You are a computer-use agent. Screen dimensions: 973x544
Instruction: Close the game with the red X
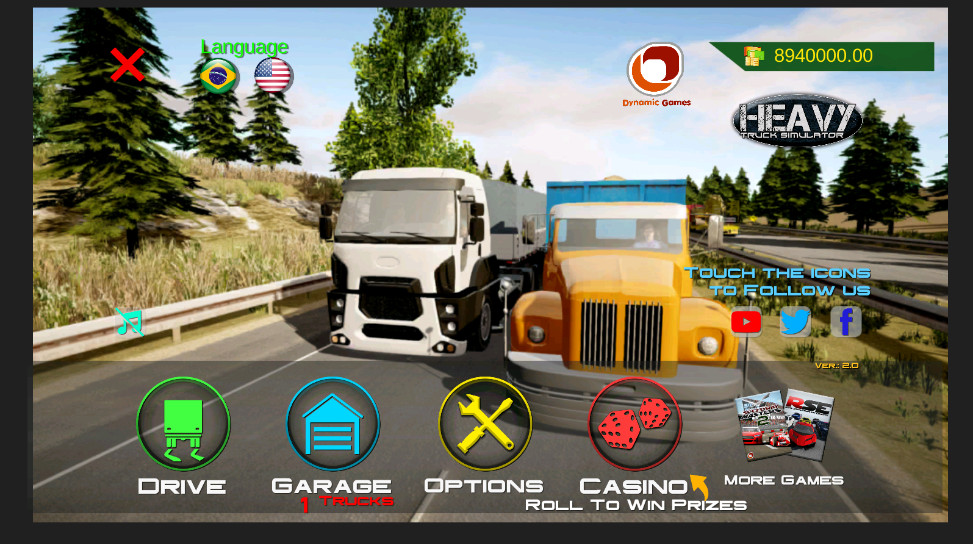pos(127,65)
